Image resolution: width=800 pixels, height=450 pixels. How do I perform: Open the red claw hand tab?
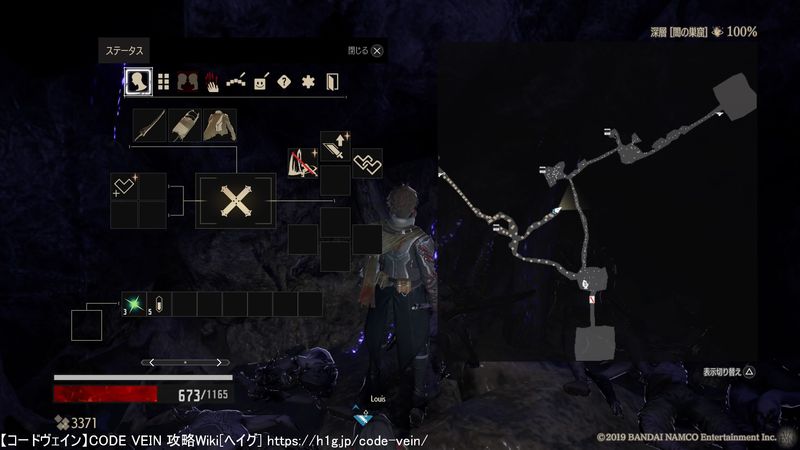(x=212, y=81)
